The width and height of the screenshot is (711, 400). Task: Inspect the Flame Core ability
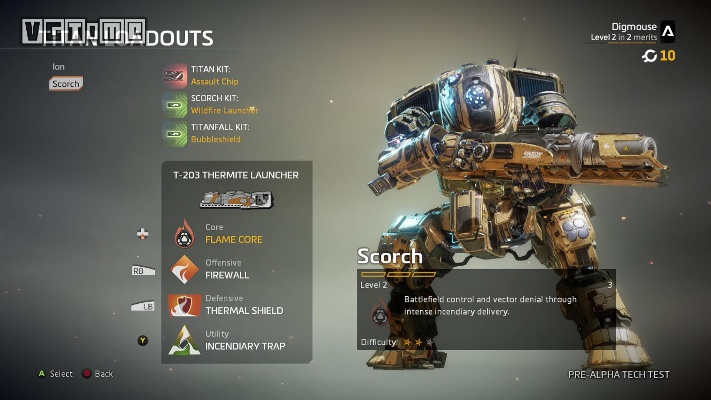[228, 235]
